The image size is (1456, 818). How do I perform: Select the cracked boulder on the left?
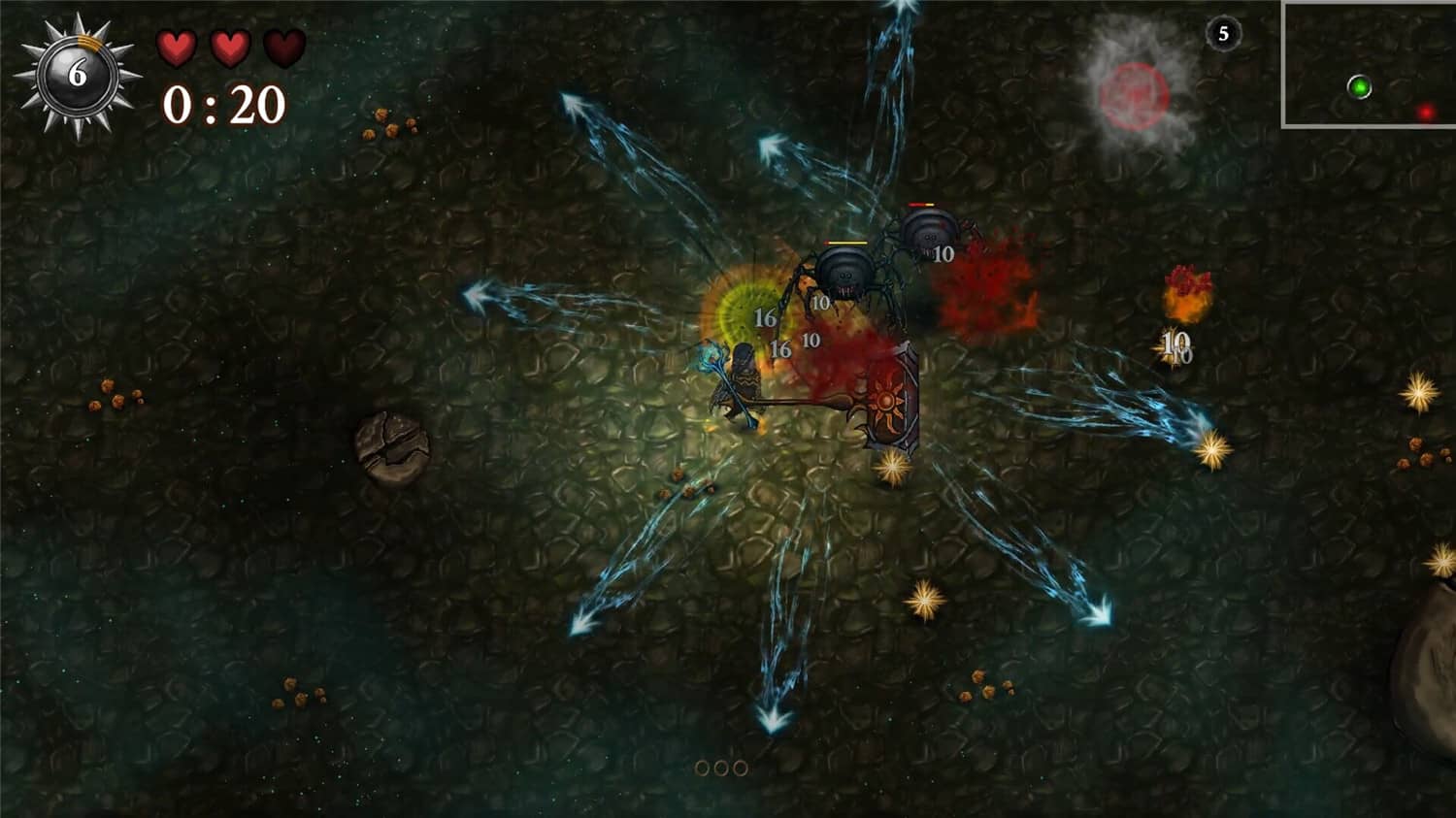pos(392,446)
